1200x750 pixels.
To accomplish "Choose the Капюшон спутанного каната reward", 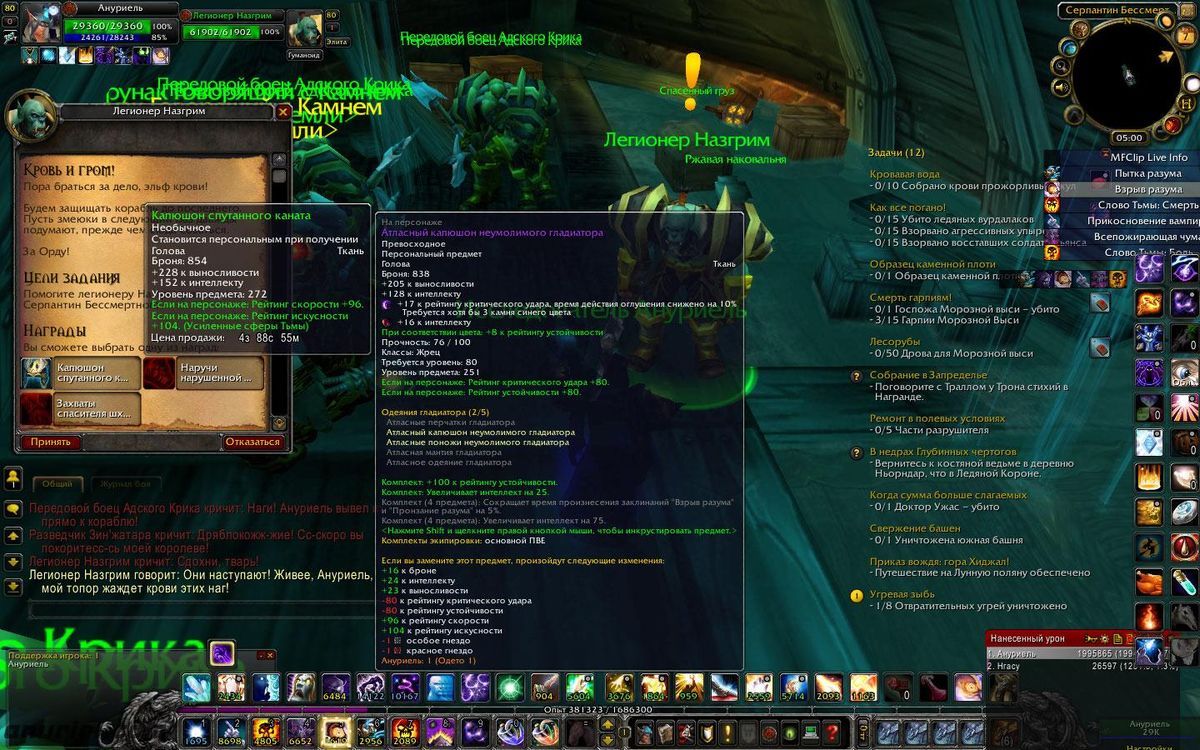I will pyautogui.click(x=80, y=373).
